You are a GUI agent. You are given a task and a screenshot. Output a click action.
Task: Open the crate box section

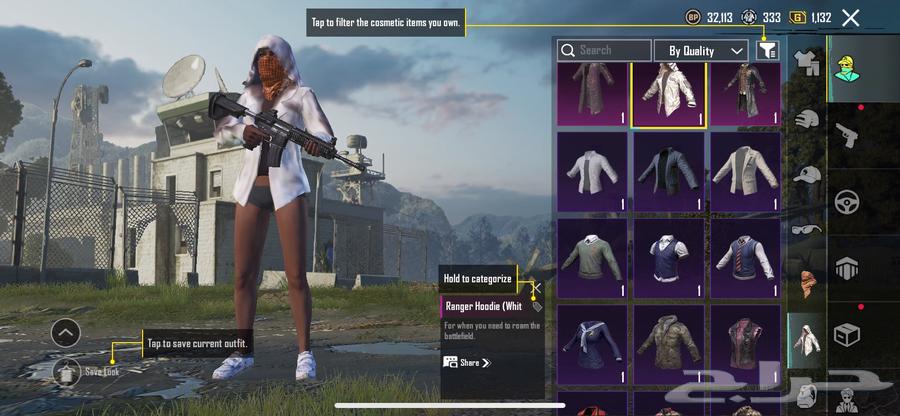[847, 334]
